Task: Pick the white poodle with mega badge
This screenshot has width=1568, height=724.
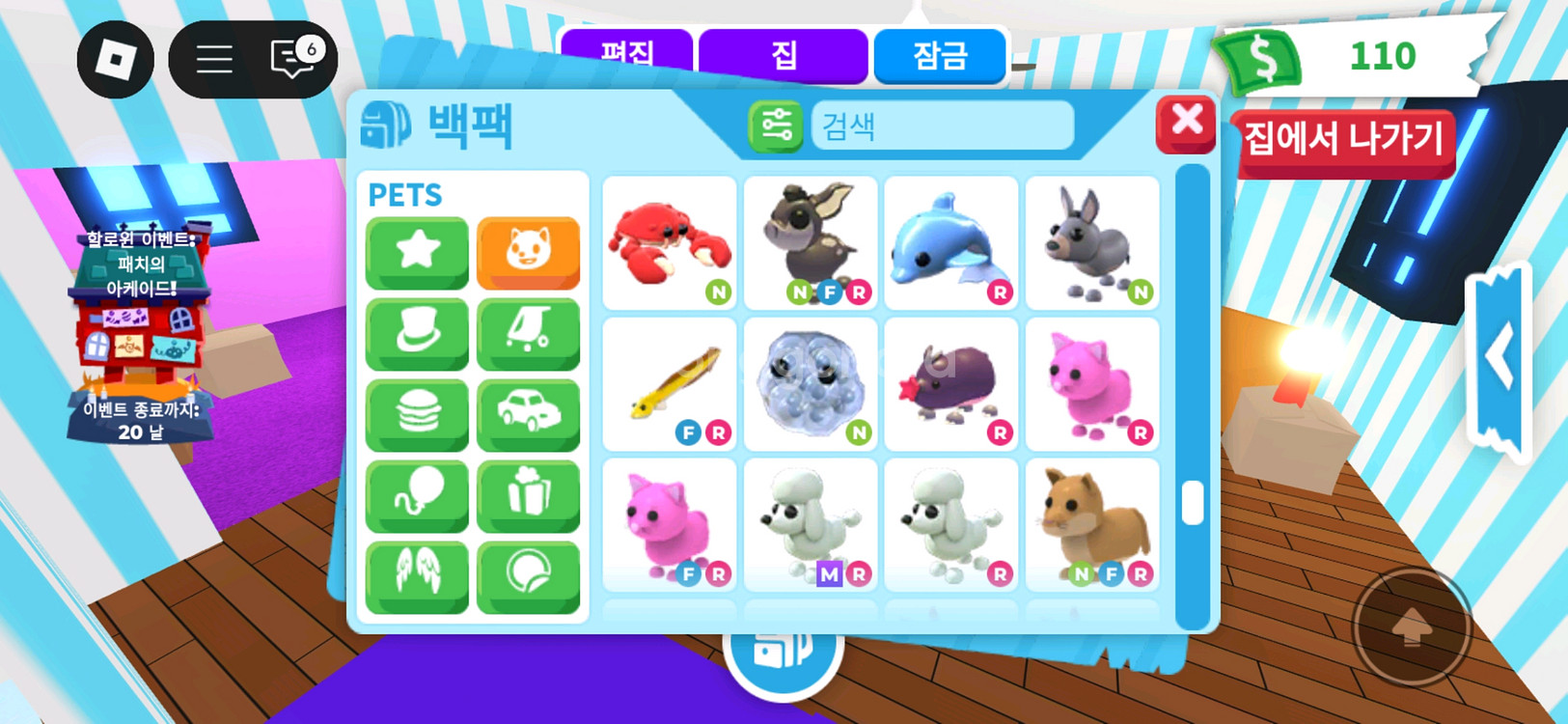Action: click(x=810, y=524)
